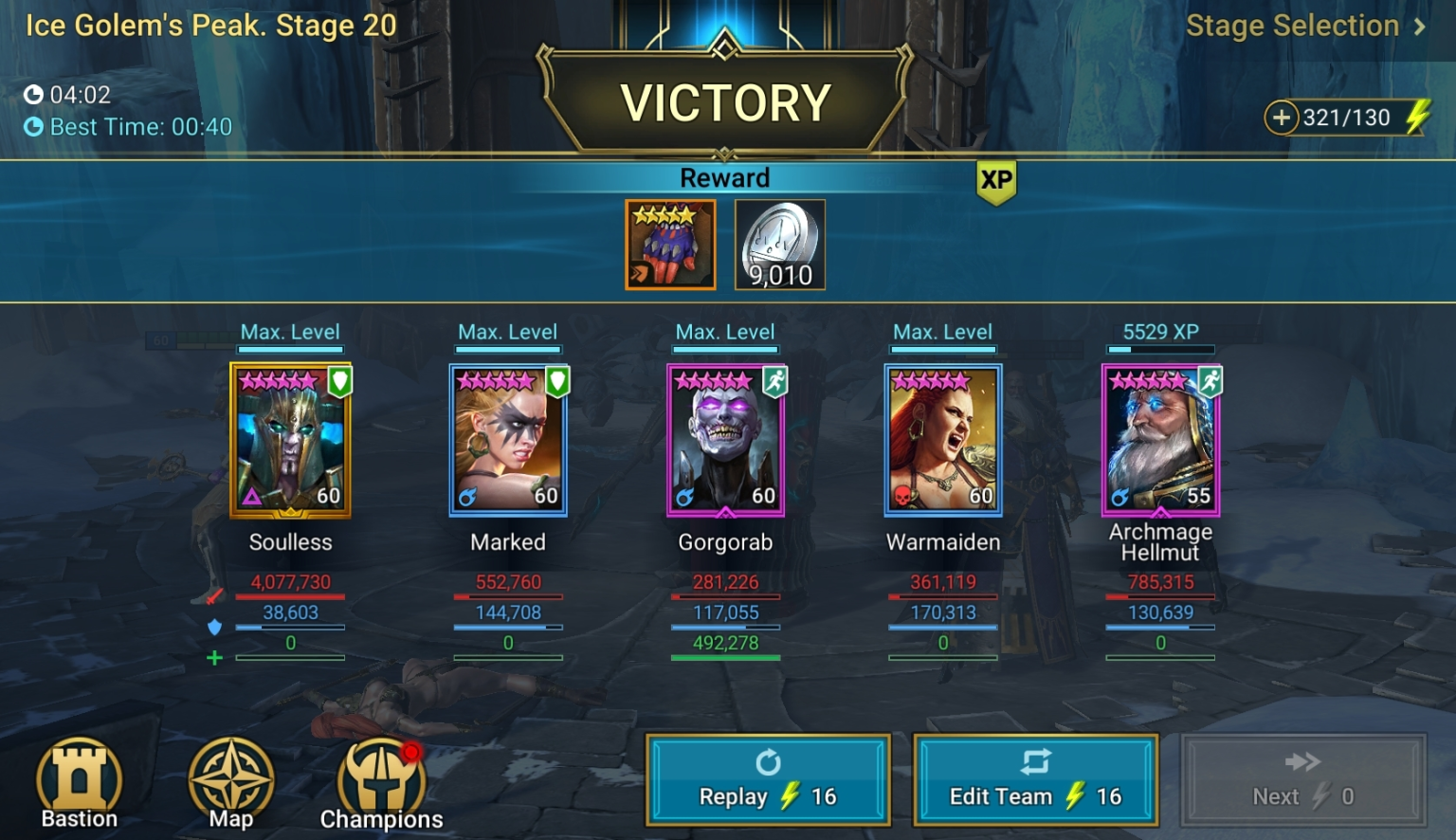Click the Reward header tab
The image size is (1456, 840).
[x=725, y=177]
